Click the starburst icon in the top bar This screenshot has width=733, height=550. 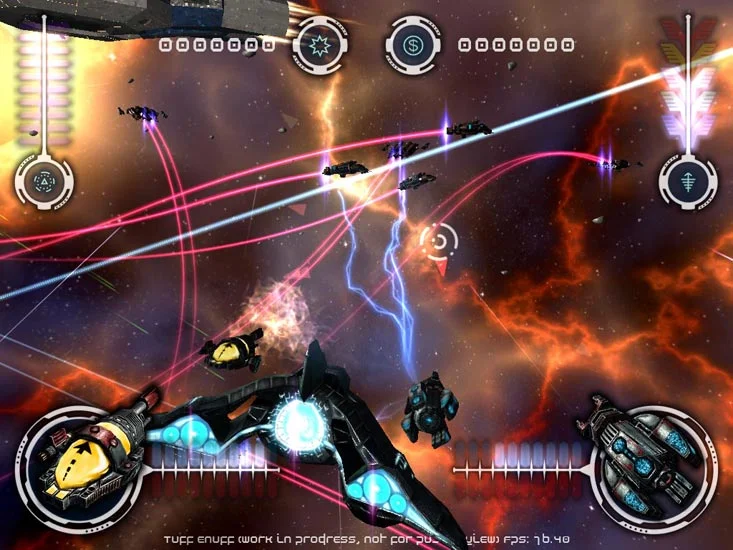pyautogui.click(x=318, y=45)
